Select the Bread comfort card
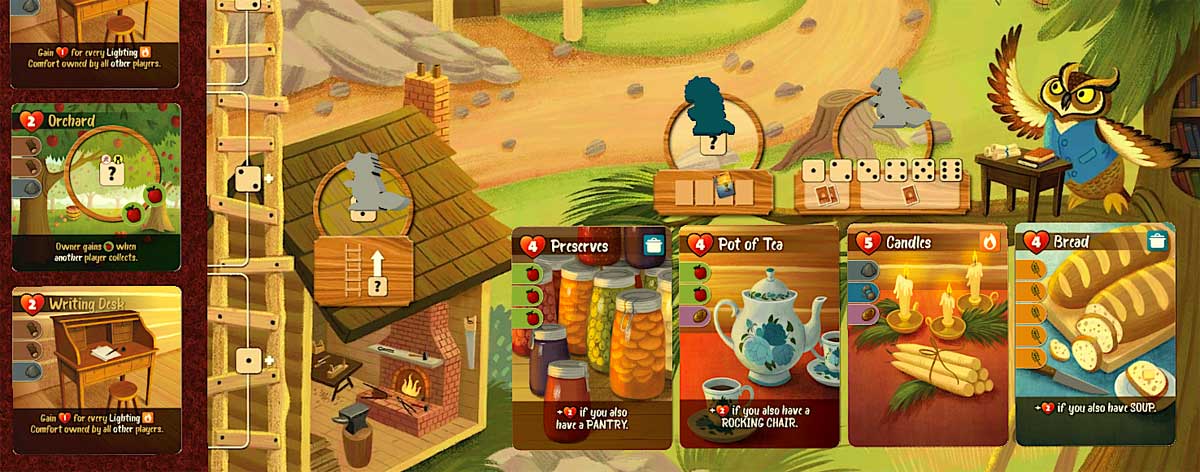 pos(1095,336)
